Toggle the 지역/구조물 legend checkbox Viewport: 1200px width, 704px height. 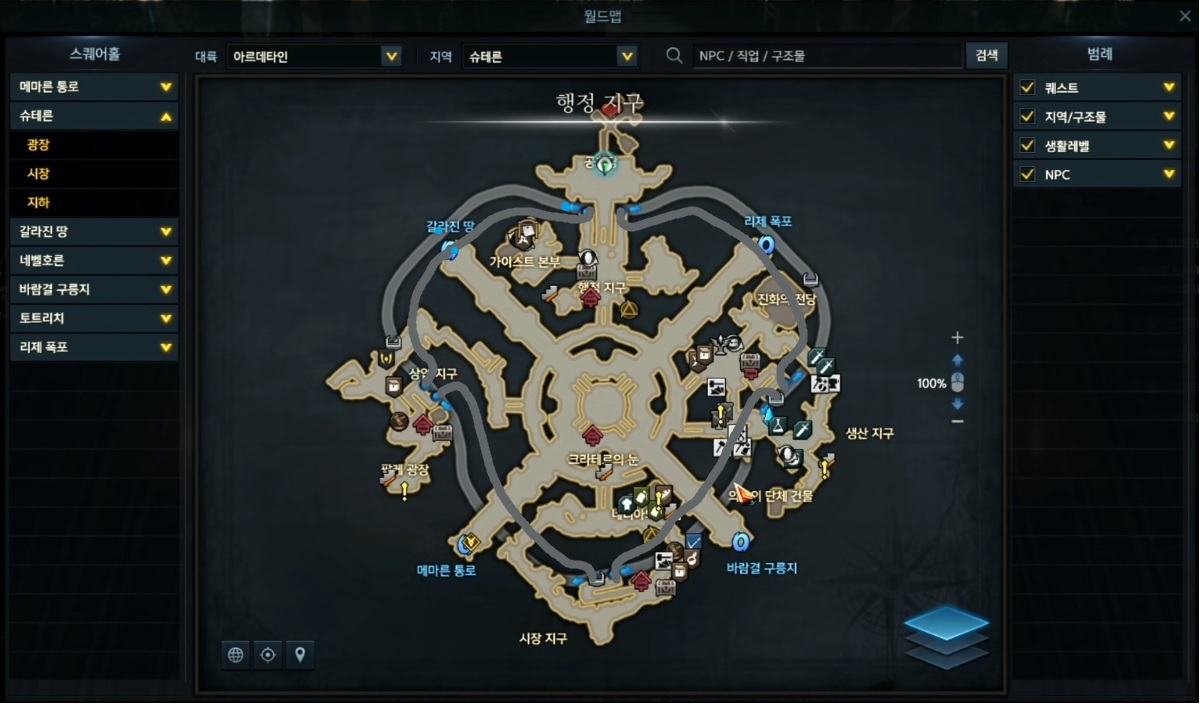click(1027, 117)
